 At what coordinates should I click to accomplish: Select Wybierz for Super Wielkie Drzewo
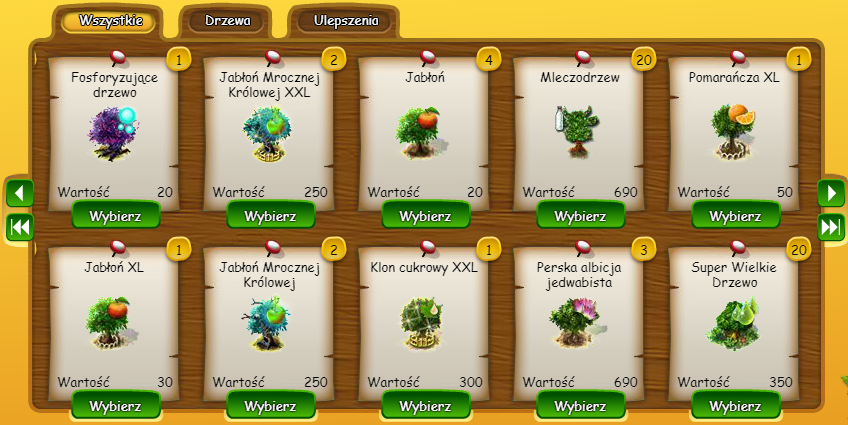click(736, 405)
